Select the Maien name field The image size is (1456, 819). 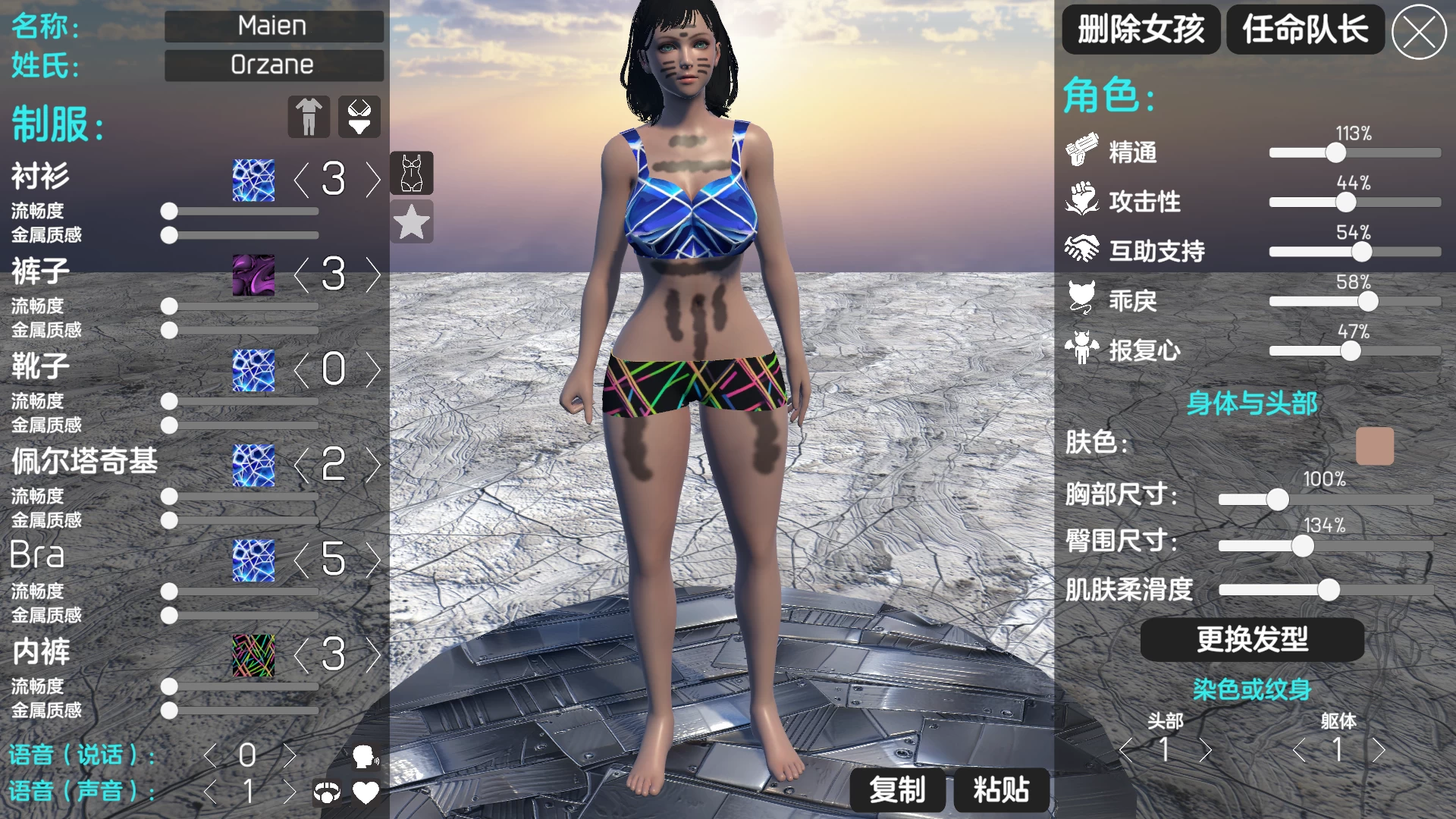(x=274, y=26)
